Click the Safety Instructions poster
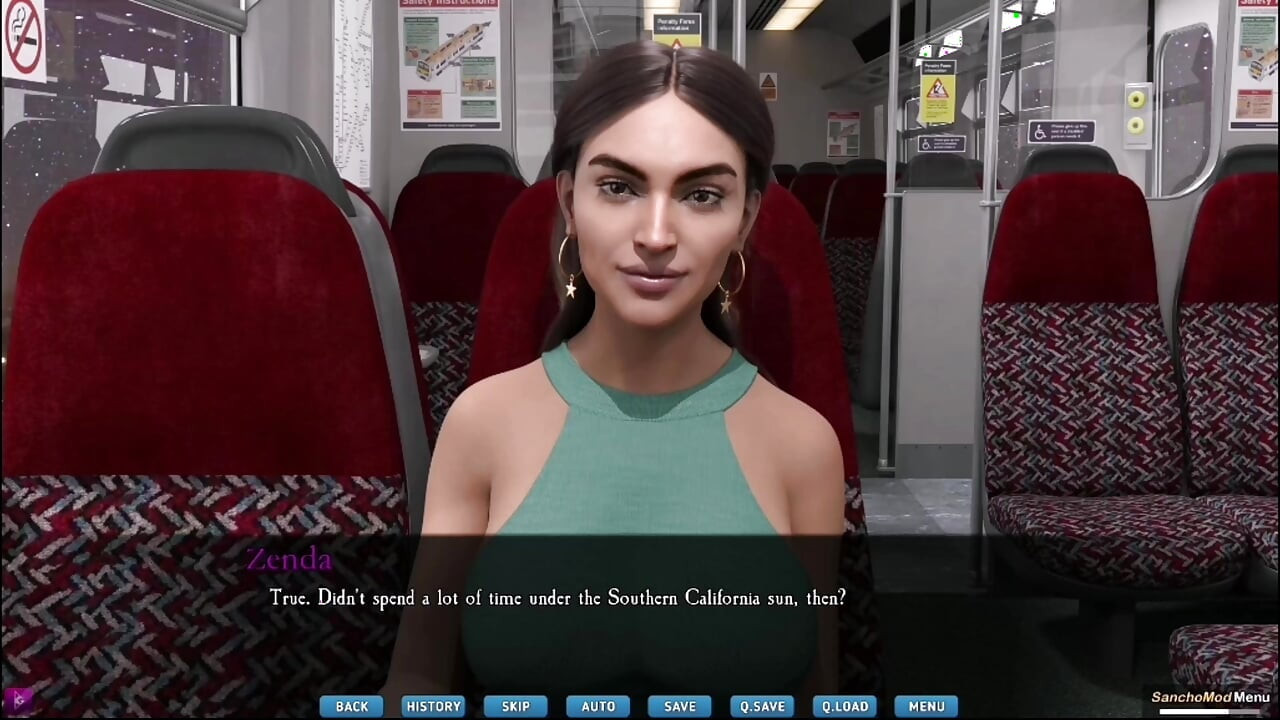1280x720 pixels. click(450, 65)
